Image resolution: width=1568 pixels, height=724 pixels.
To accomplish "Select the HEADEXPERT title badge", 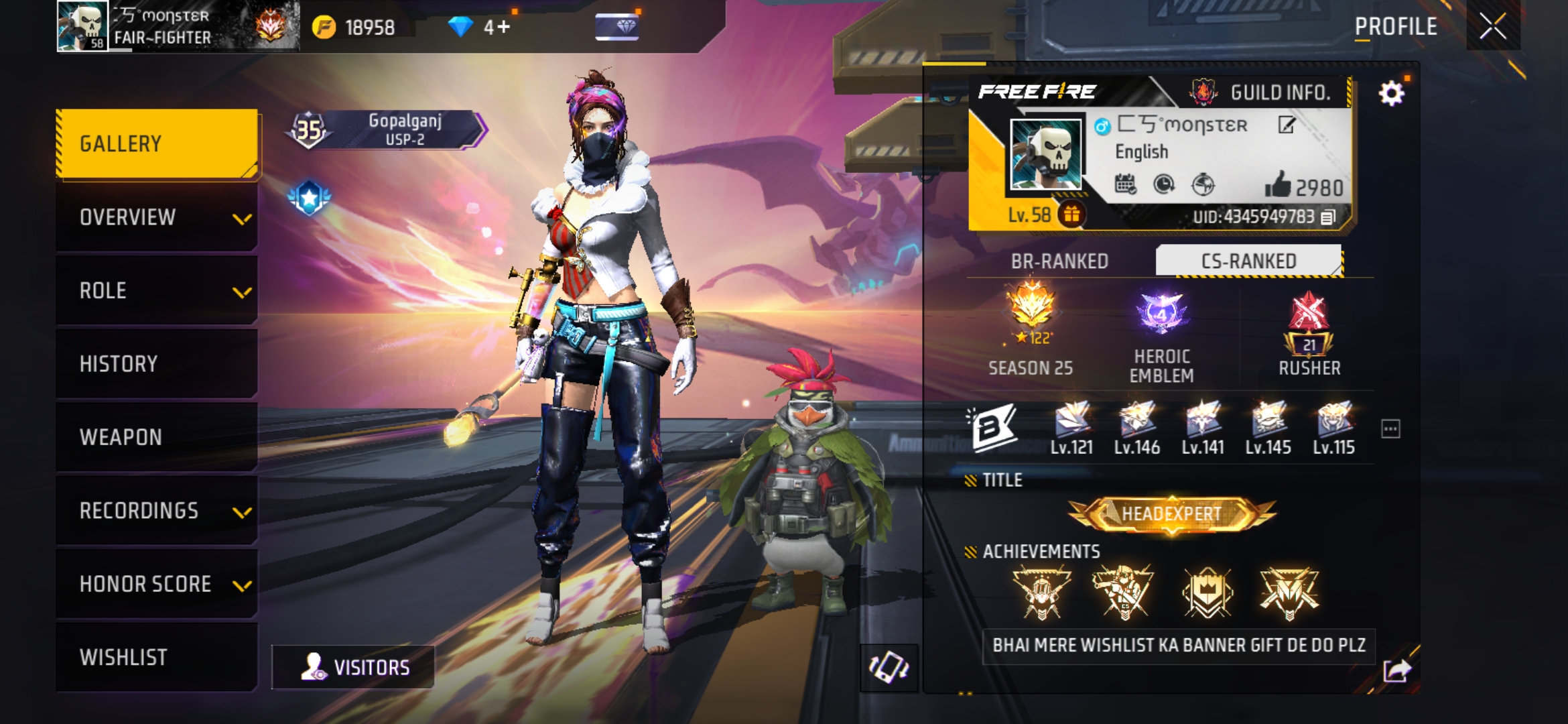I will pyautogui.click(x=1171, y=514).
